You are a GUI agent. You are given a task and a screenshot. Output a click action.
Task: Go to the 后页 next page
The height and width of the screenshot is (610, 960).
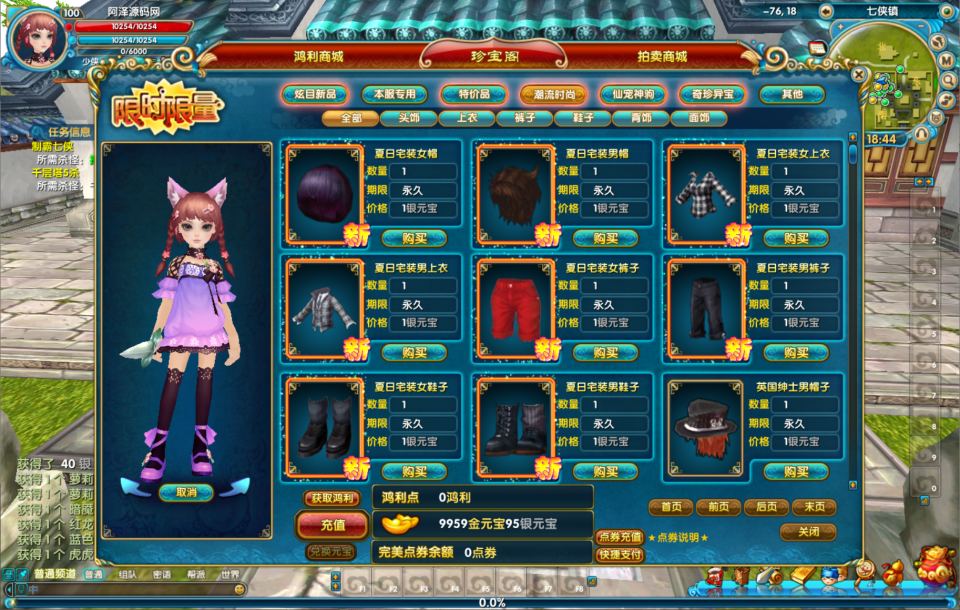pos(767,507)
